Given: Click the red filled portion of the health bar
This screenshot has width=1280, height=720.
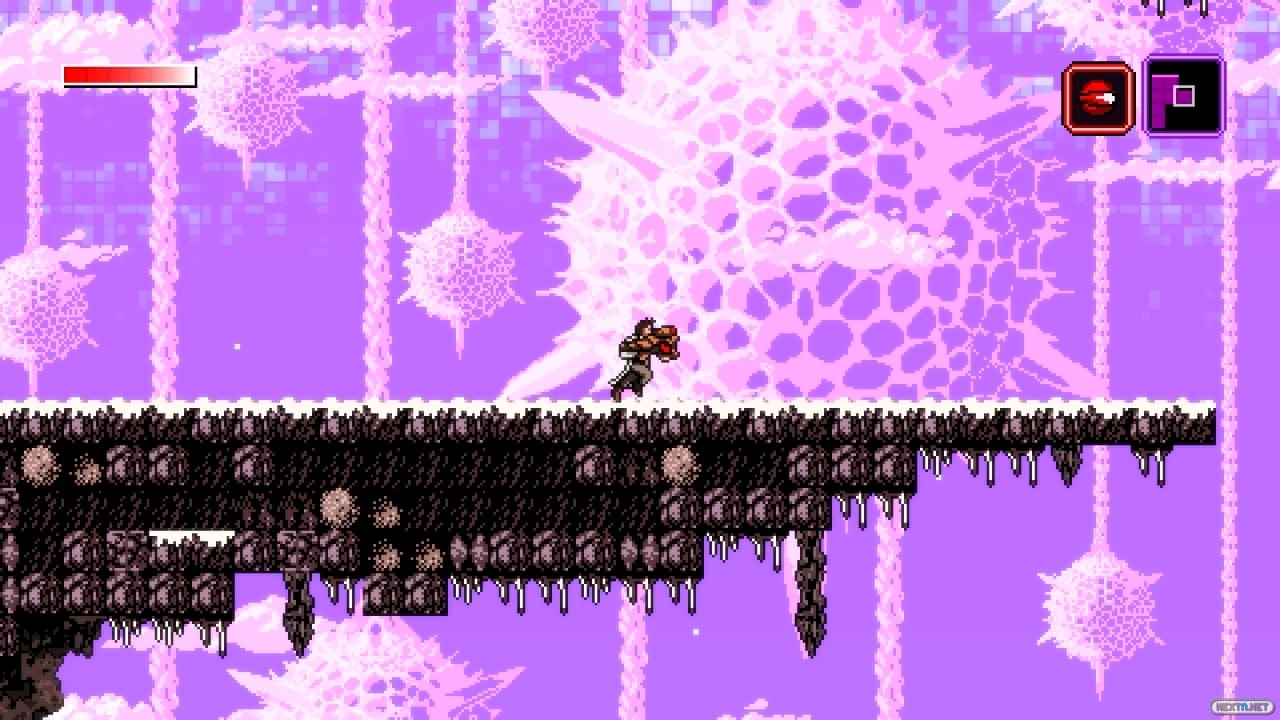Looking at the screenshot, I should pyautogui.click(x=85, y=74).
